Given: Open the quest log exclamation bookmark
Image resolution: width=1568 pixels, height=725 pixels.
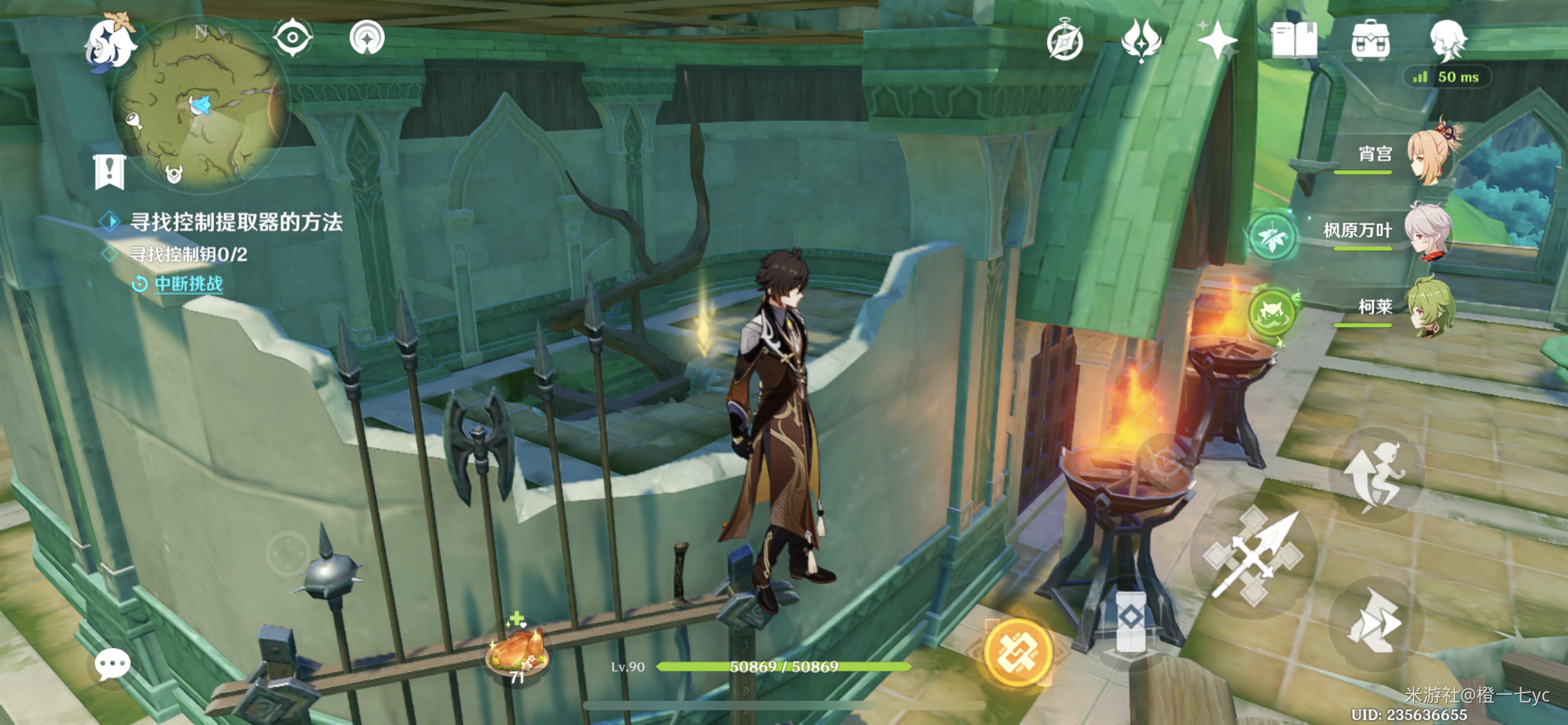Looking at the screenshot, I should (110, 172).
